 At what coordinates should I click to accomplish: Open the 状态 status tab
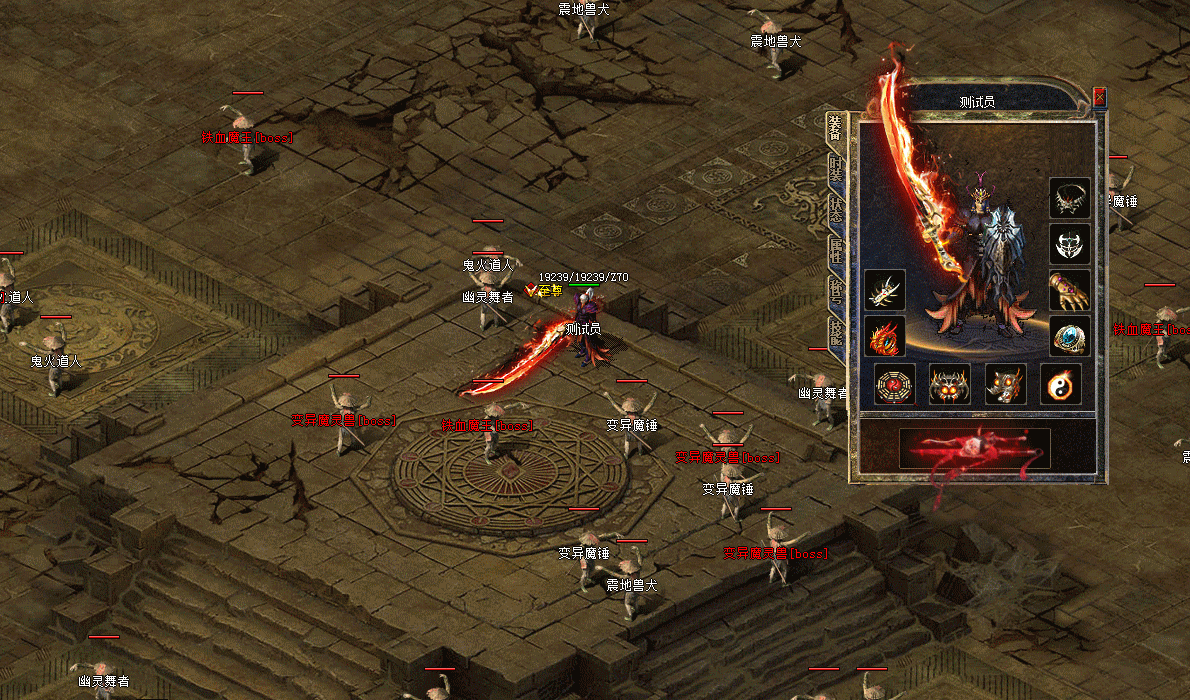(836, 211)
